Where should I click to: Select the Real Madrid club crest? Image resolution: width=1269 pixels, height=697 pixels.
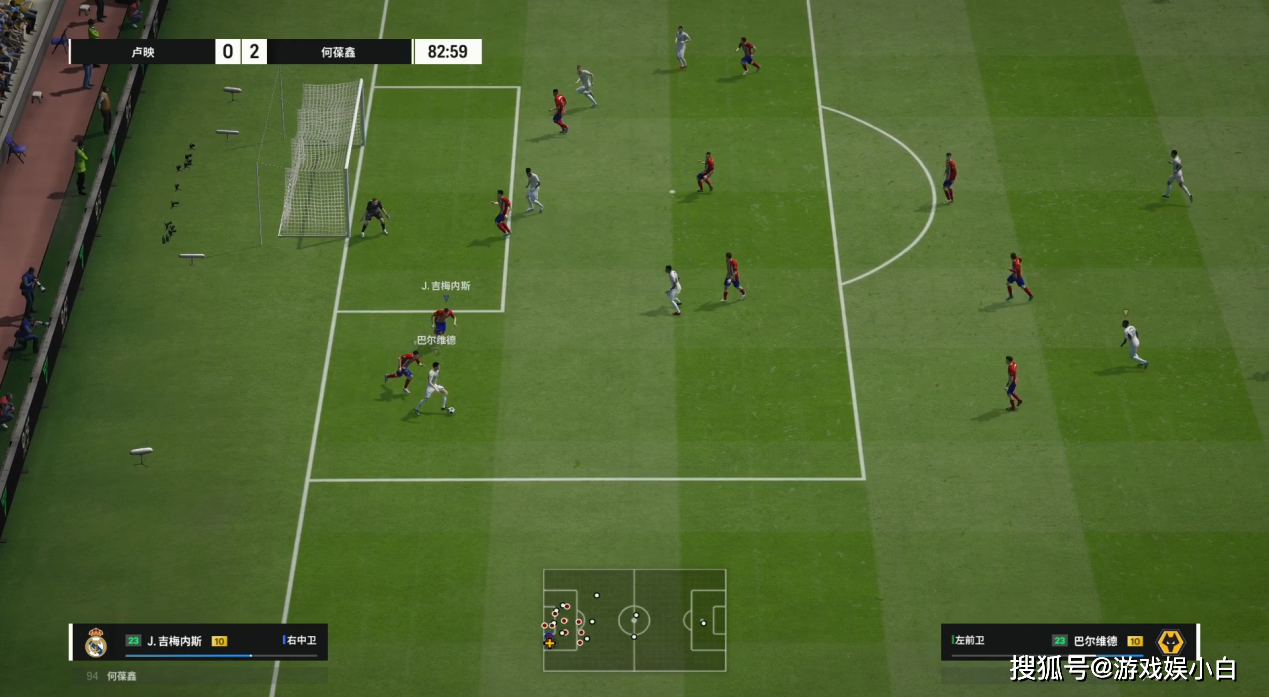click(x=96, y=642)
